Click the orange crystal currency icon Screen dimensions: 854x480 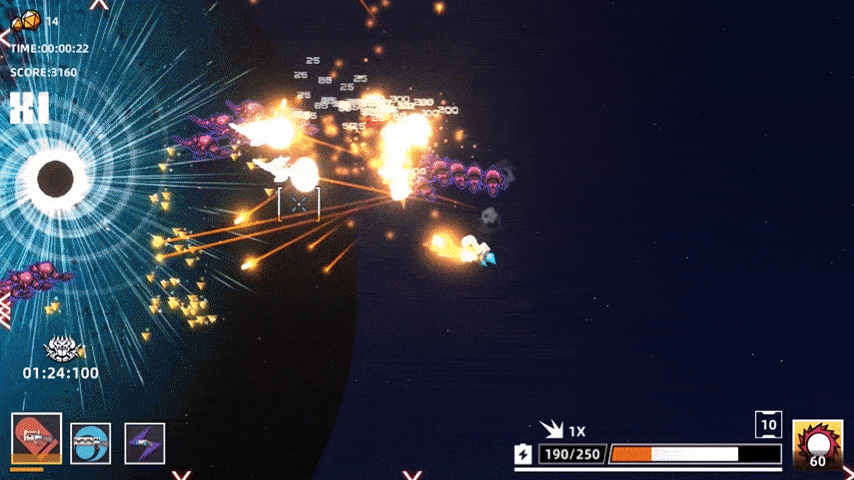26,19
